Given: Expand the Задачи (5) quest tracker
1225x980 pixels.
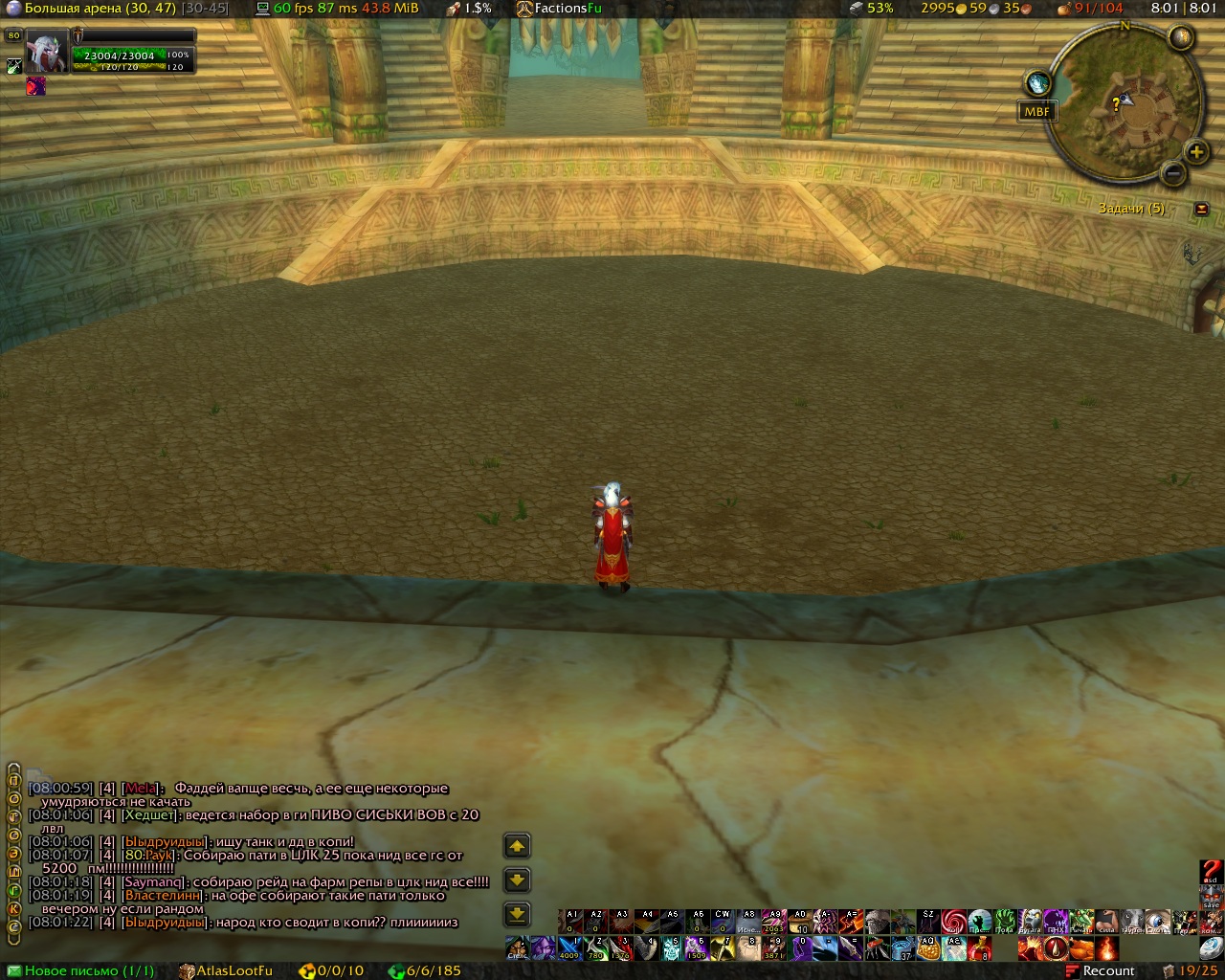Looking at the screenshot, I should pyautogui.click(x=1202, y=209).
